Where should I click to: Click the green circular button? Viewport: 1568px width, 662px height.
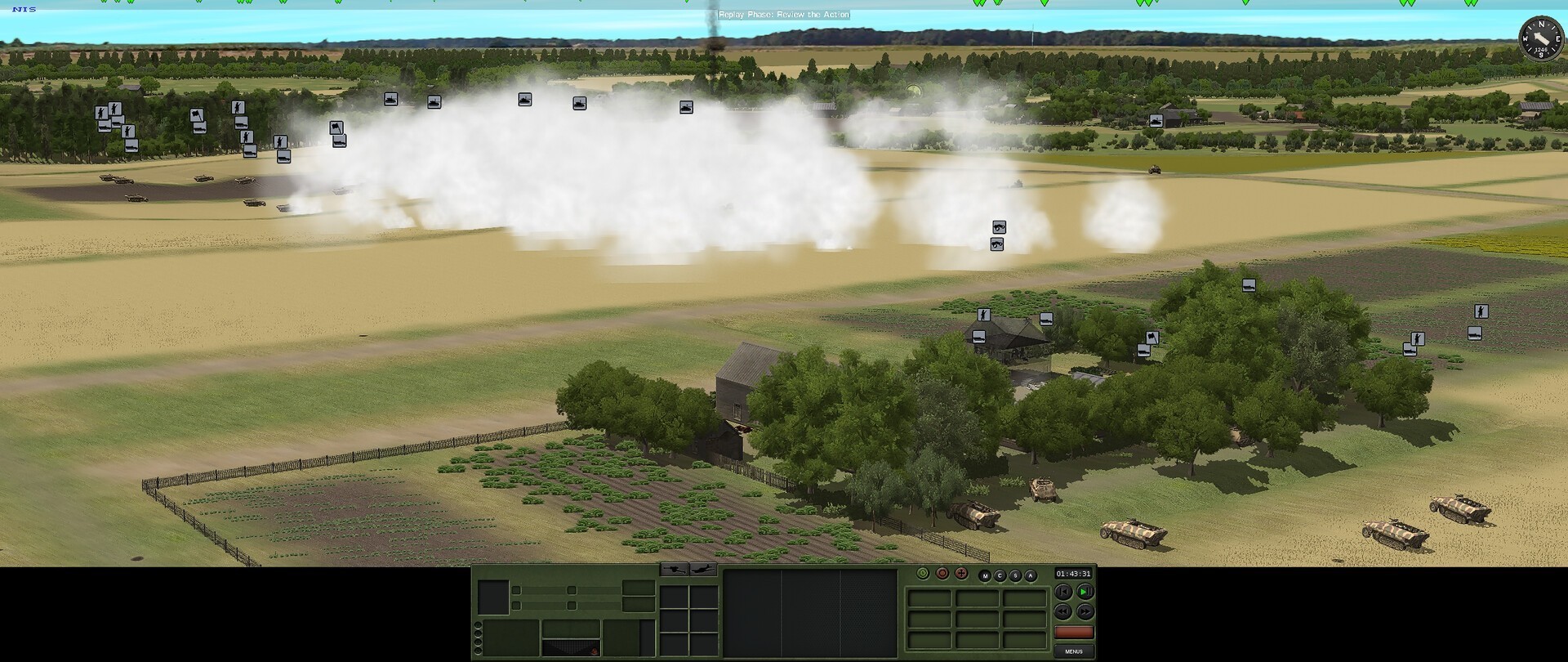tap(923, 574)
